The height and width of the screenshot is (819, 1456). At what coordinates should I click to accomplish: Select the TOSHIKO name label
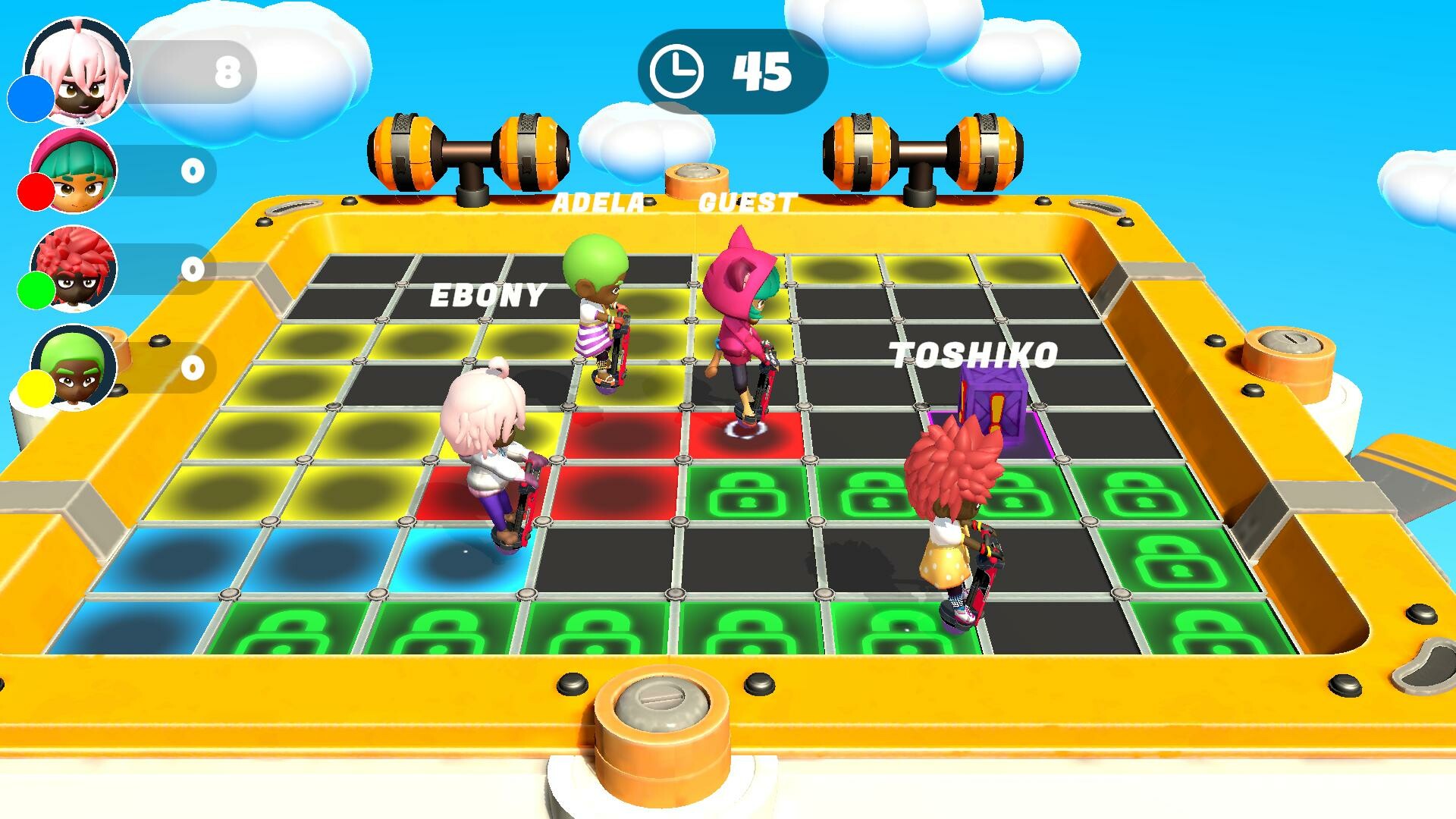[x=974, y=353]
